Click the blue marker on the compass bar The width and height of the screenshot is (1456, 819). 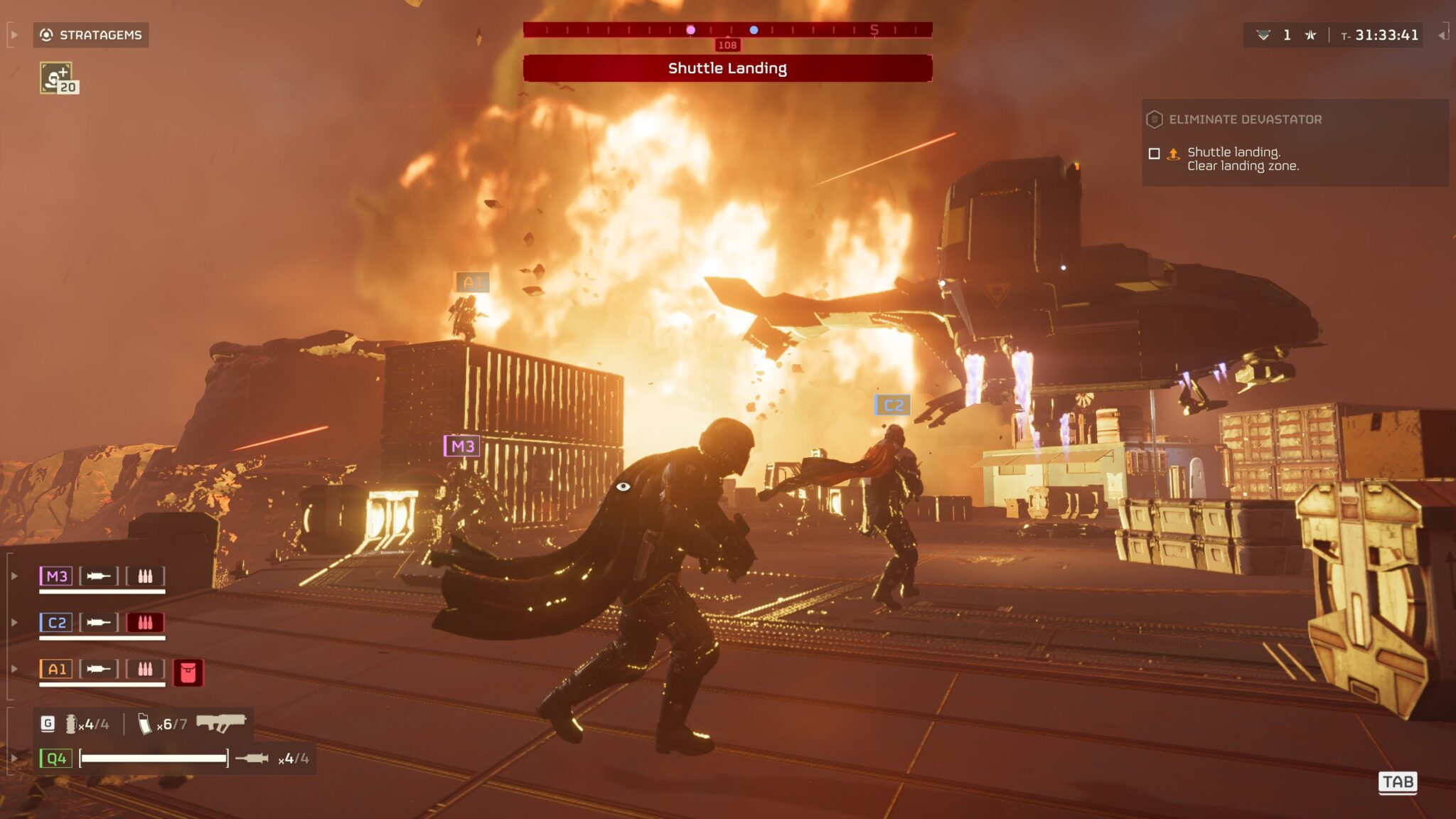[754, 30]
